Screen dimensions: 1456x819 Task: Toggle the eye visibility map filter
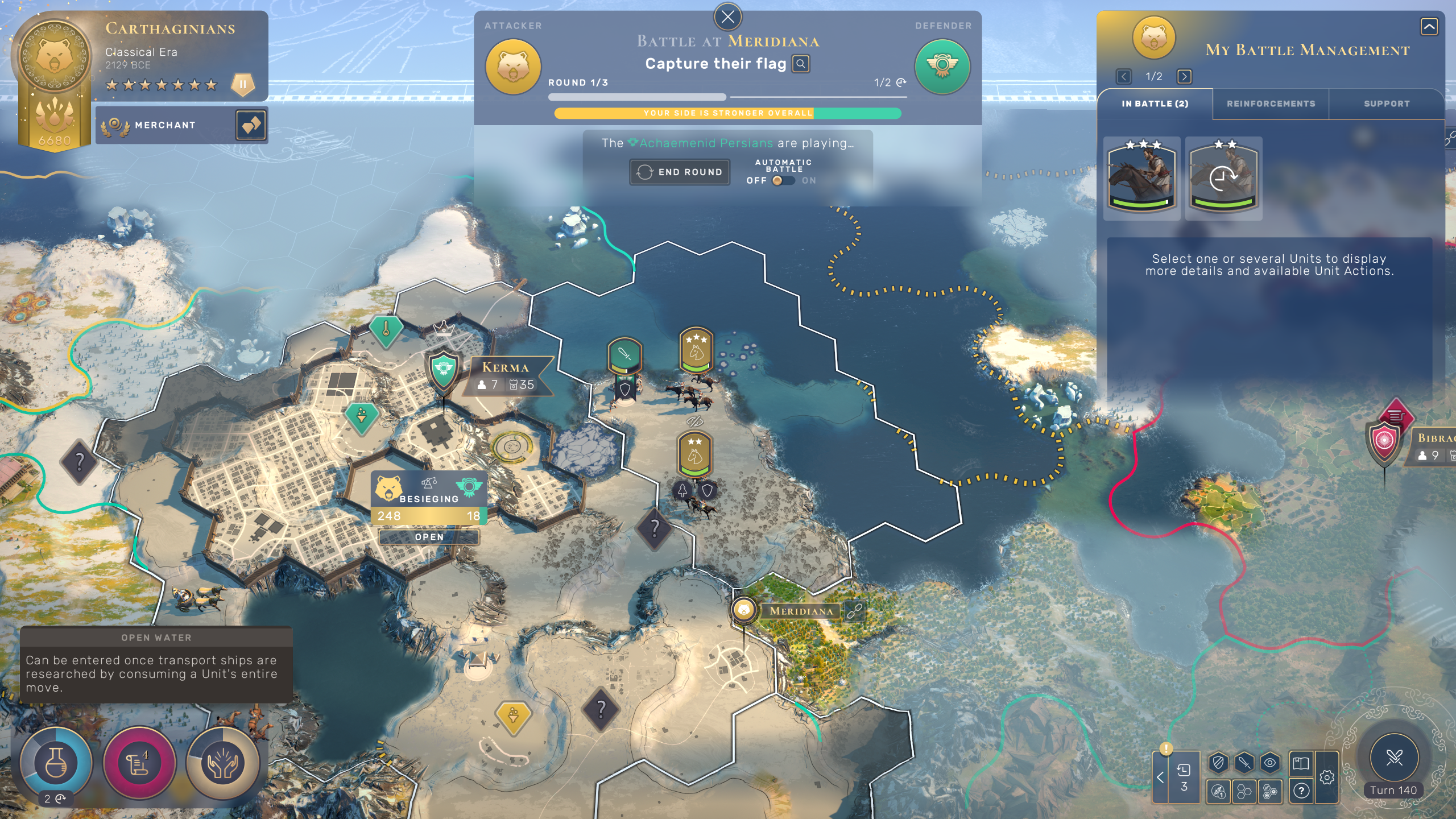[x=1270, y=763]
